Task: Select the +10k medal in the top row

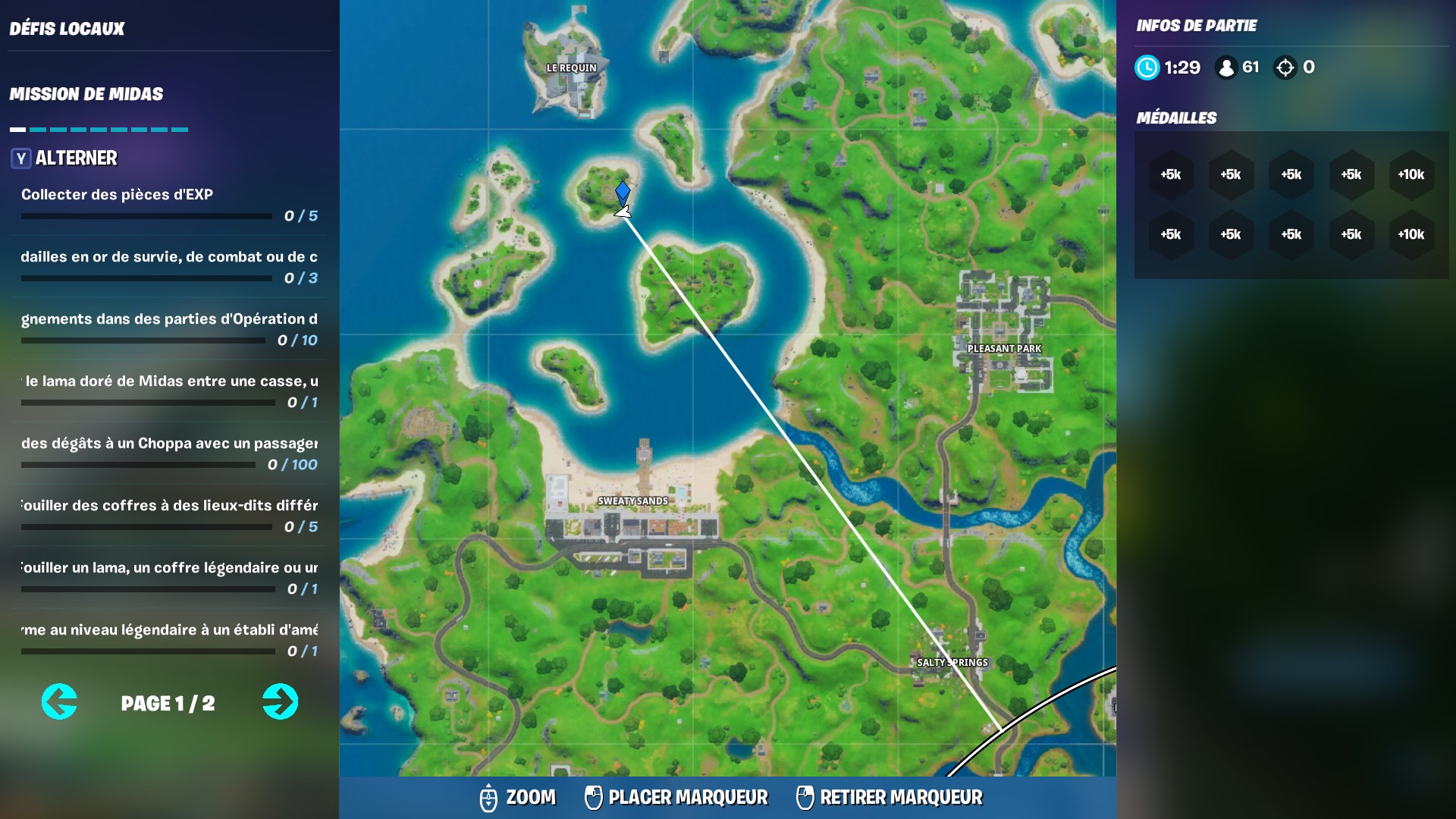Action: click(x=1411, y=174)
